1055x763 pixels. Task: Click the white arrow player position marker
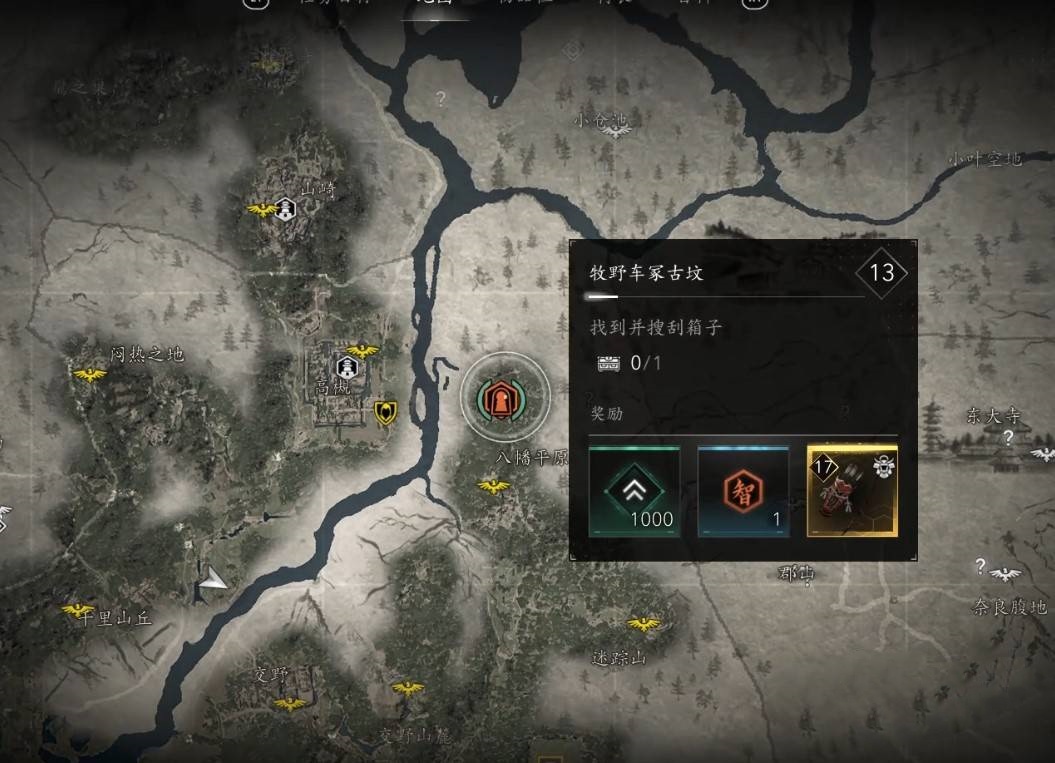click(213, 578)
